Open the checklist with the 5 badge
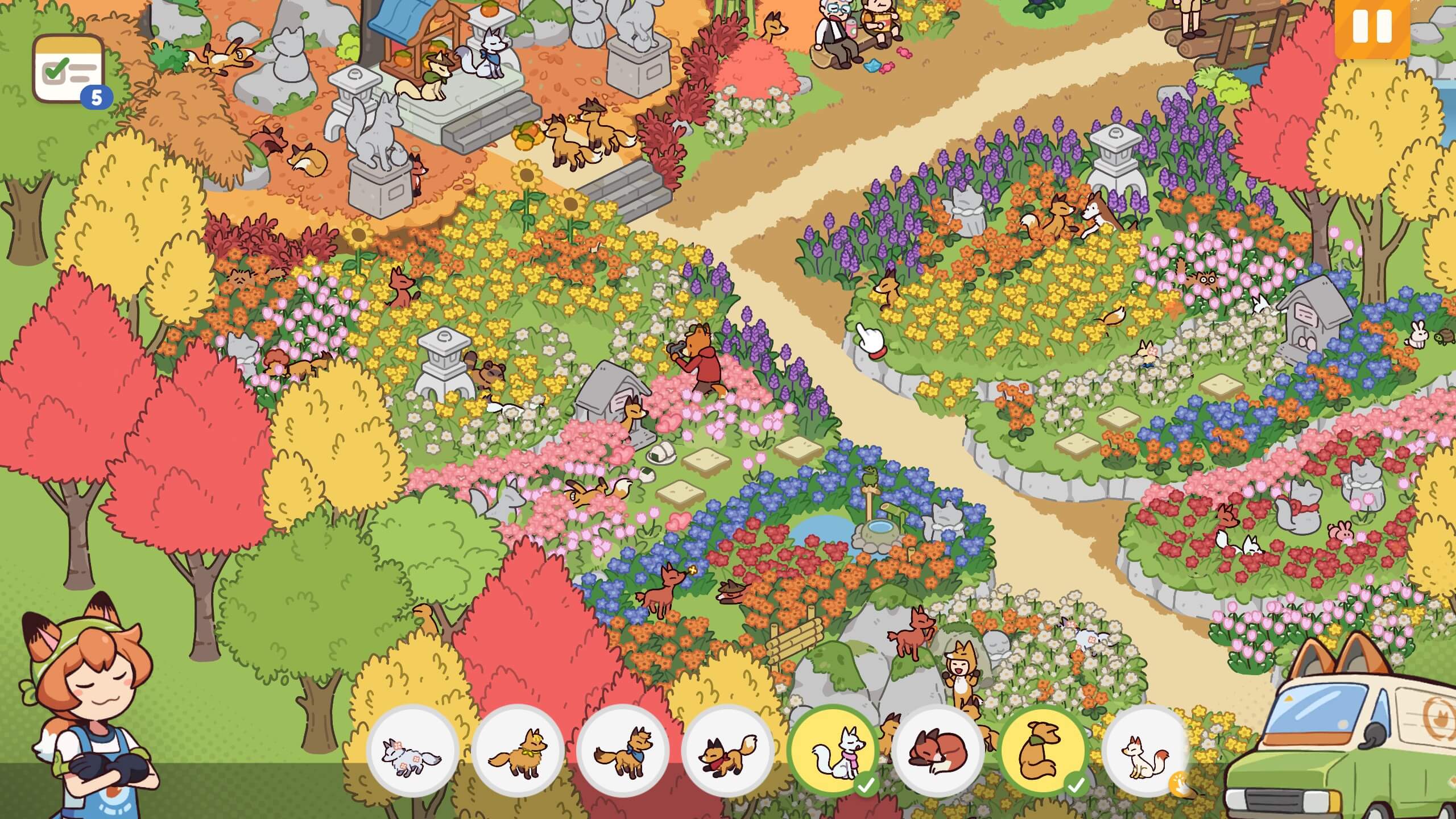1456x819 pixels. (x=69, y=68)
